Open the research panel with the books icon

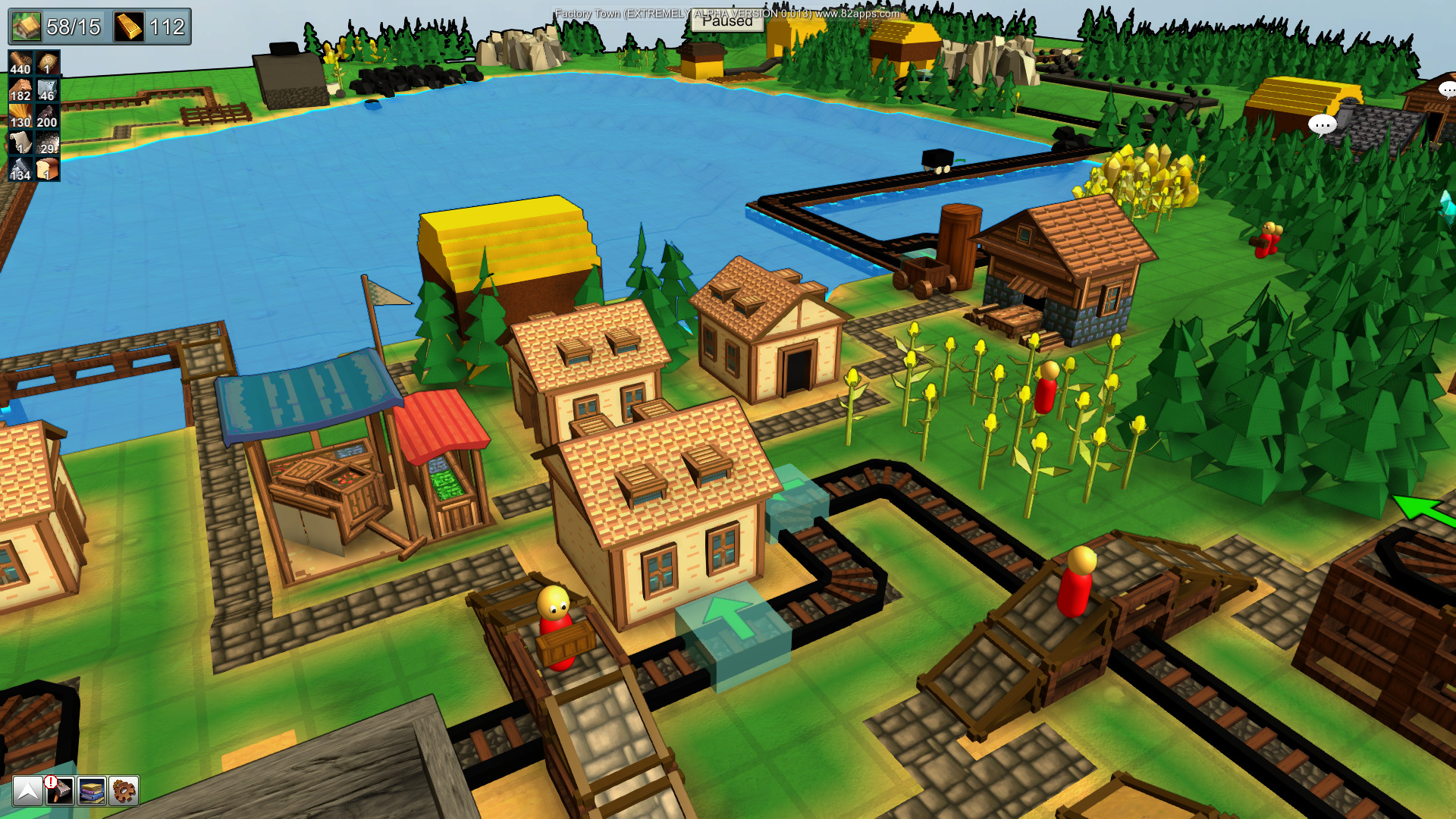click(92, 792)
